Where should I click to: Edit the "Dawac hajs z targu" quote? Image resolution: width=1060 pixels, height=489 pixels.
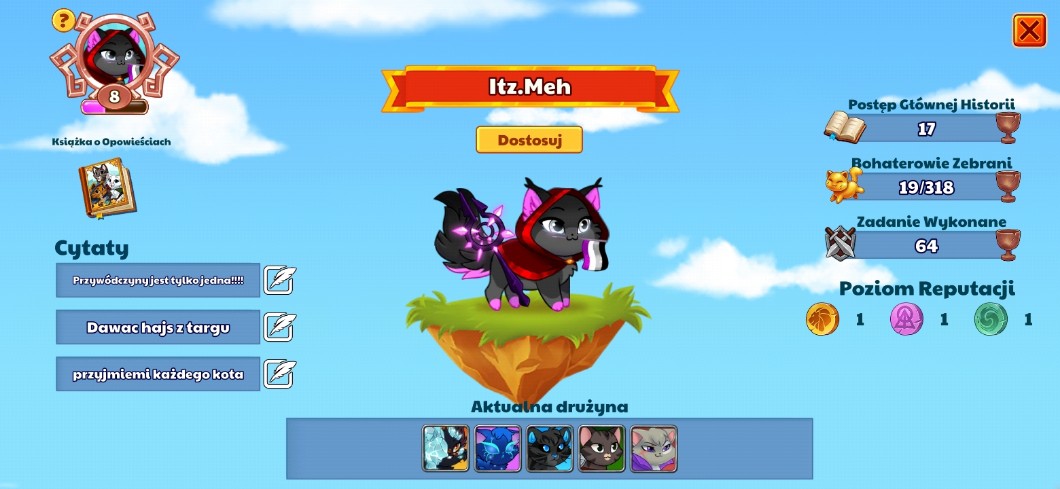tap(281, 326)
